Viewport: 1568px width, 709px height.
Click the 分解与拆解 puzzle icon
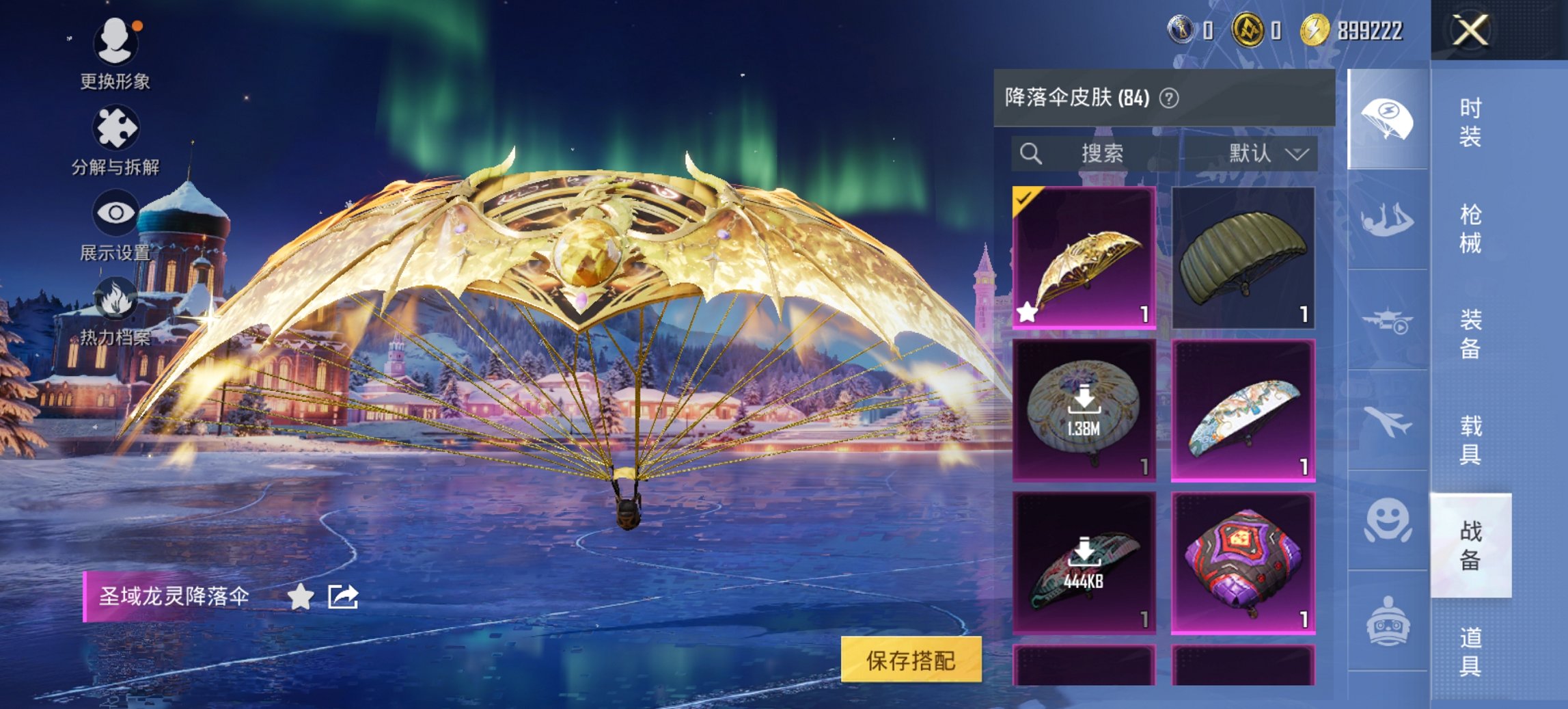pyautogui.click(x=116, y=125)
